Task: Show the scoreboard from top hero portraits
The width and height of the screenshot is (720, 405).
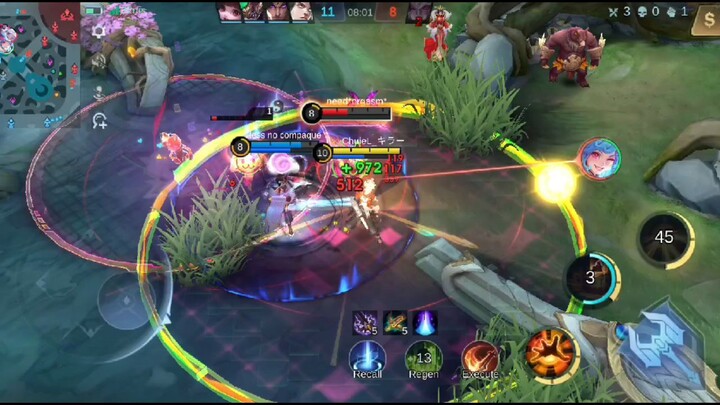Action: [267, 12]
